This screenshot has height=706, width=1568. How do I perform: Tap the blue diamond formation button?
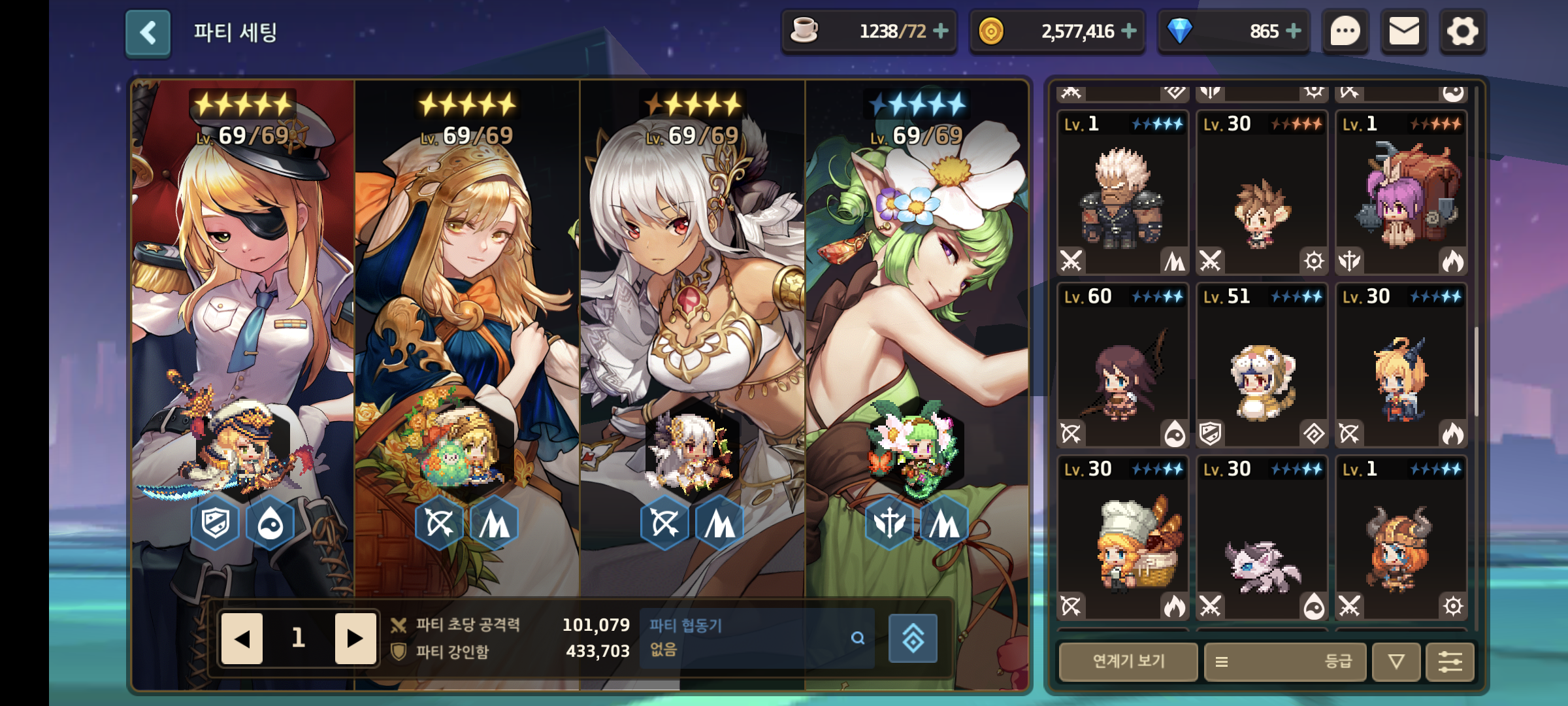click(x=913, y=639)
